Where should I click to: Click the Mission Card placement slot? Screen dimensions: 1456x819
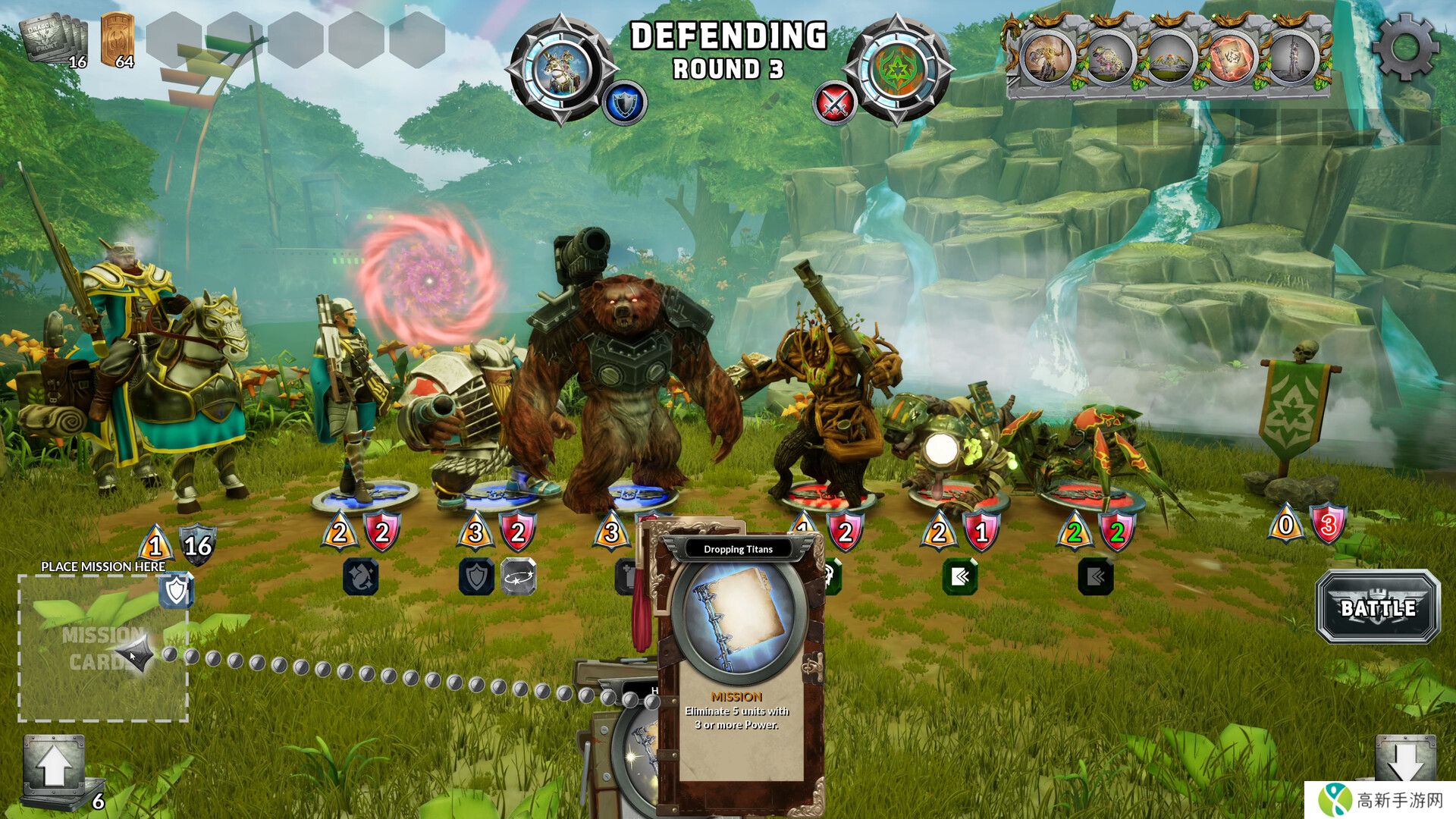103,647
